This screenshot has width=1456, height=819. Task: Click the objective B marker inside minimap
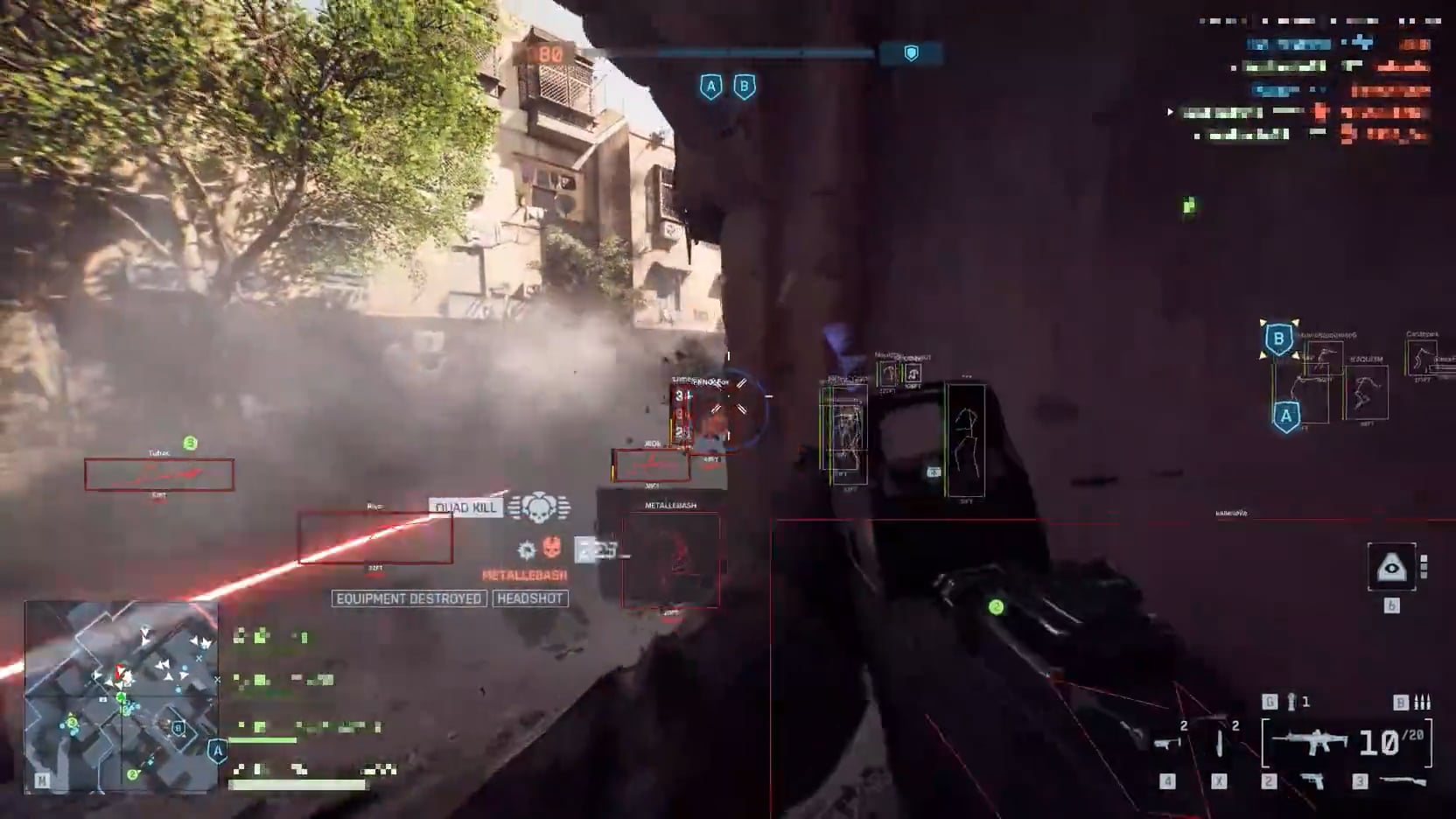tap(178, 728)
